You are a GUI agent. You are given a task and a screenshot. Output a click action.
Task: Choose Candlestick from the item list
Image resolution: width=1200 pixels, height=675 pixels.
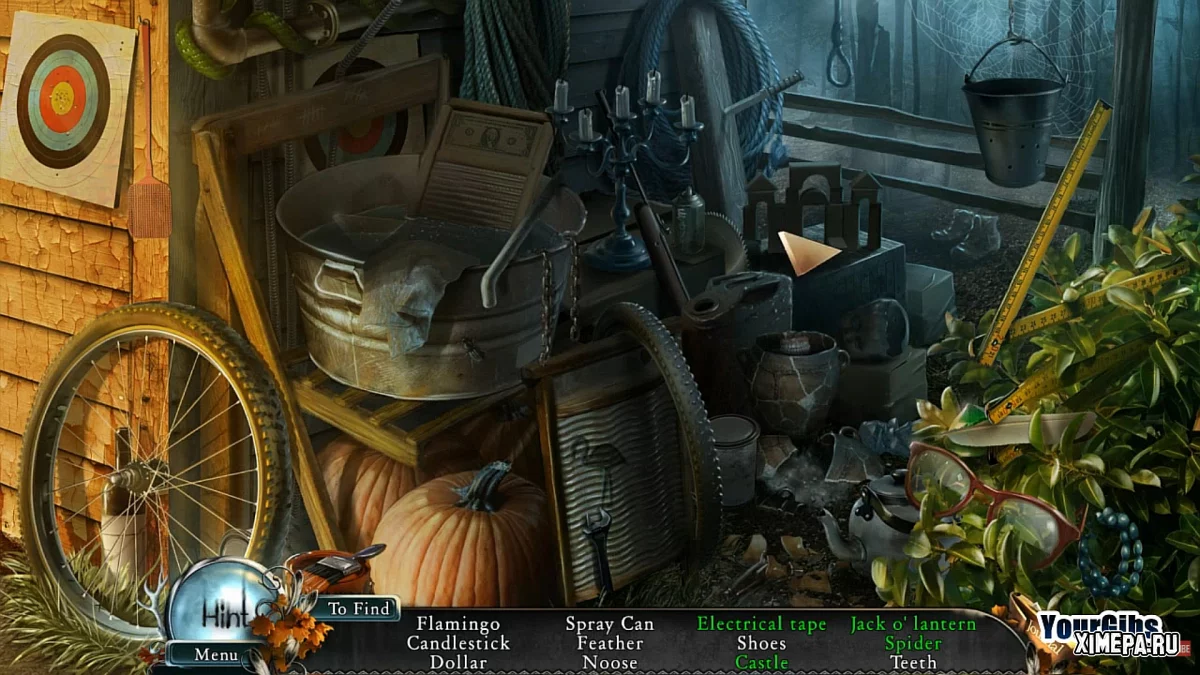point(458,643)
